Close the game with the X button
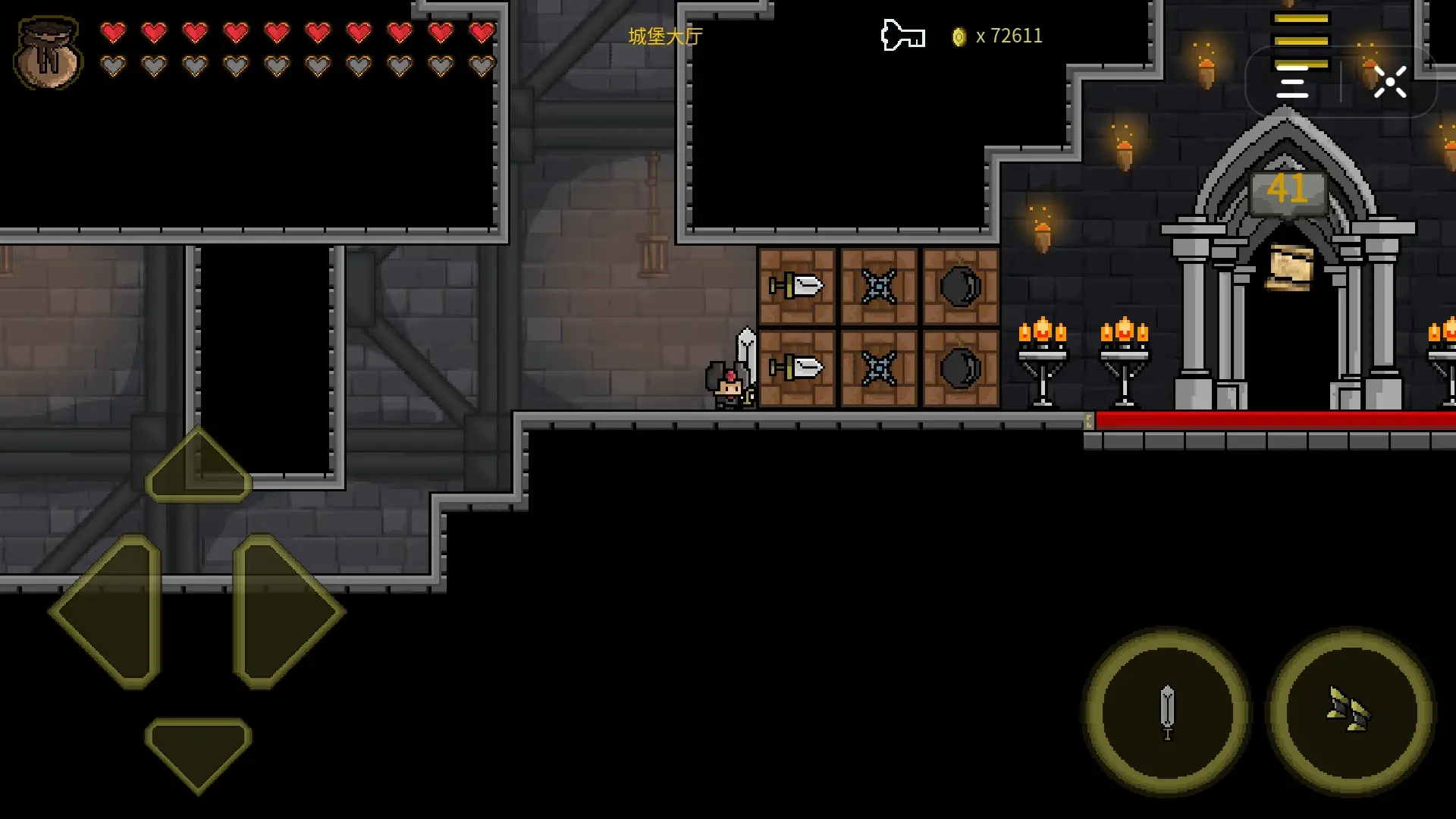 pos(1390,82)
